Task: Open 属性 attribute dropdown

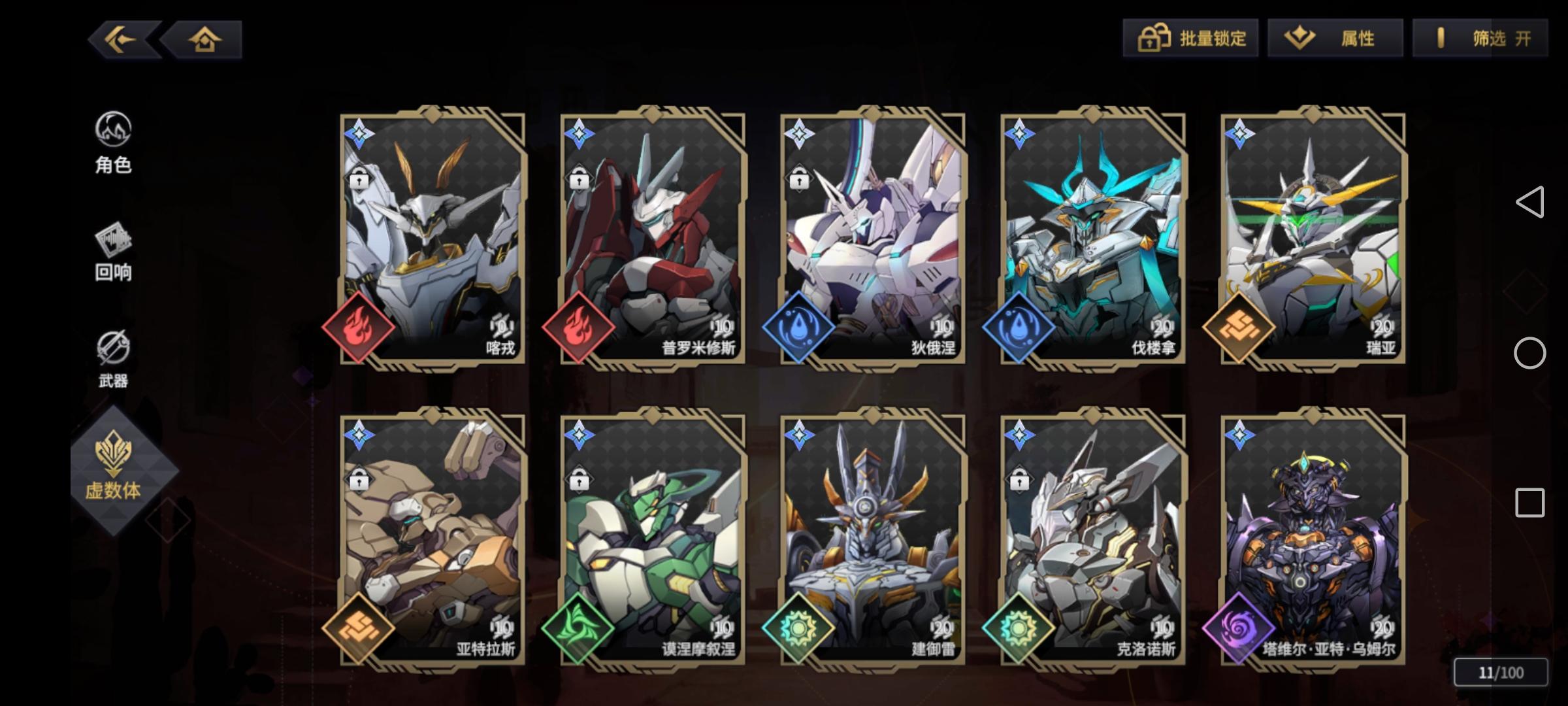Action: [1334, 38]
